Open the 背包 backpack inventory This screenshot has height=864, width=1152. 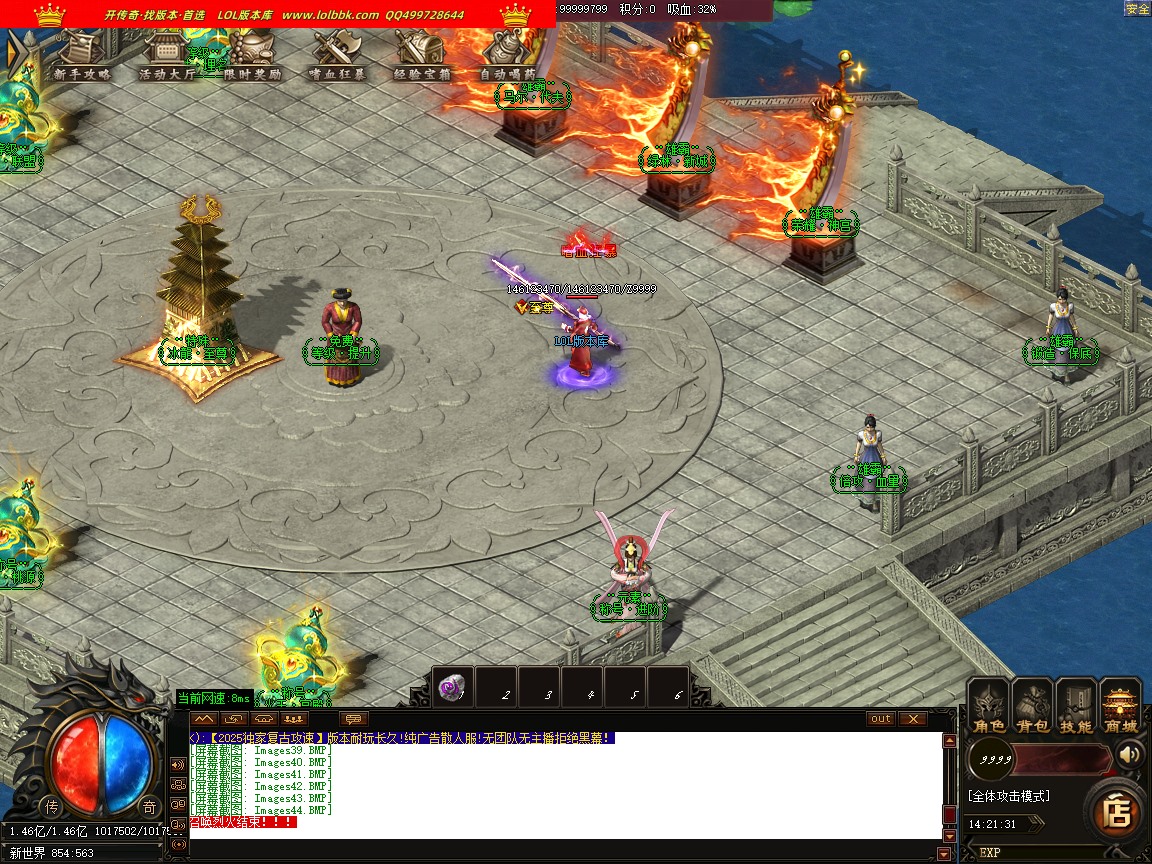tap(1032, 708)
